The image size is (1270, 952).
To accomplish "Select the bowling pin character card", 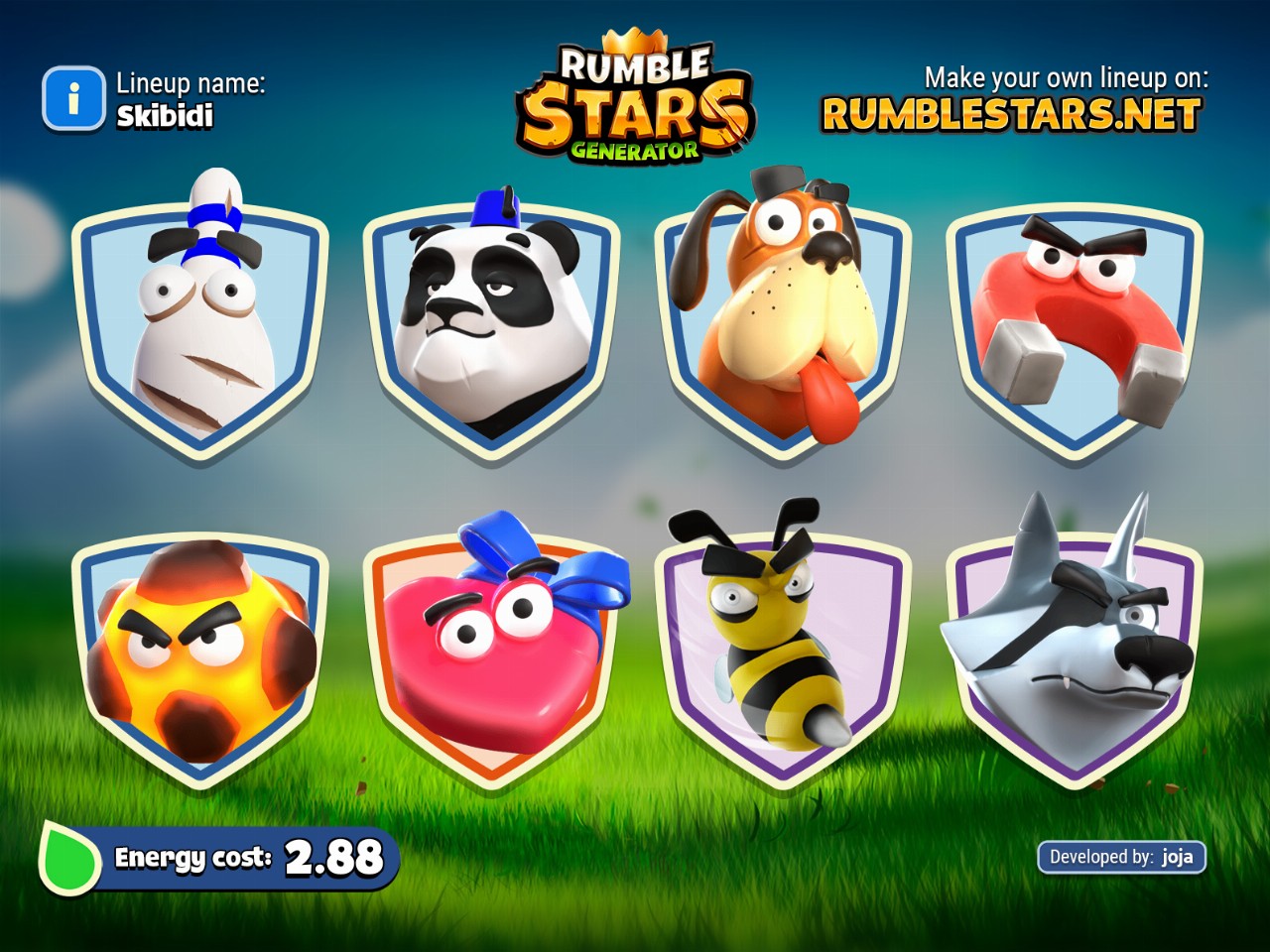I will point(200,327).
